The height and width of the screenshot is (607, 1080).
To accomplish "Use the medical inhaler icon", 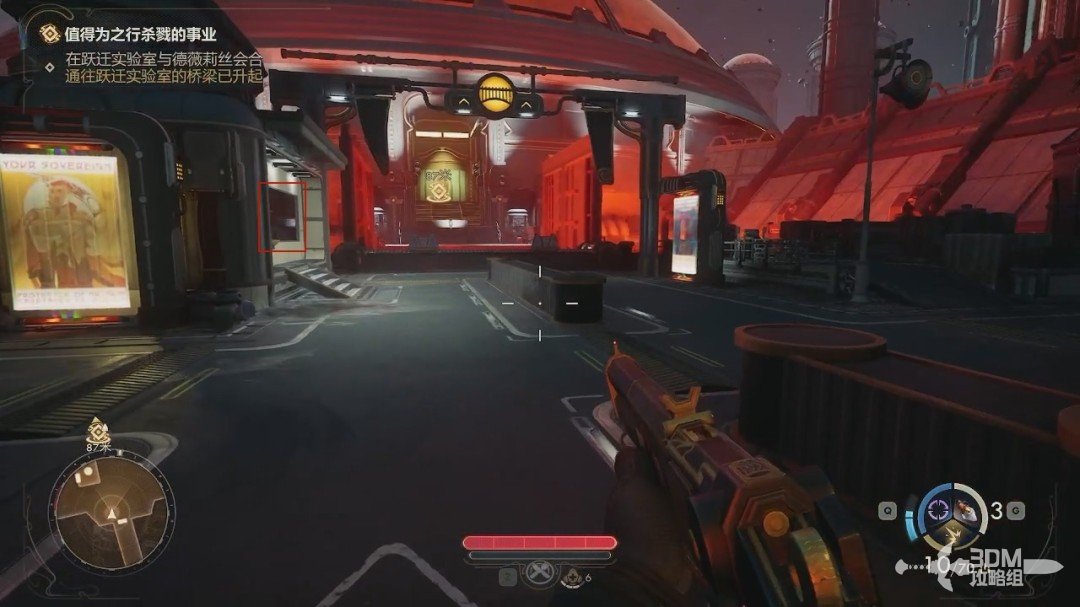I will click(x=570, y=576).
